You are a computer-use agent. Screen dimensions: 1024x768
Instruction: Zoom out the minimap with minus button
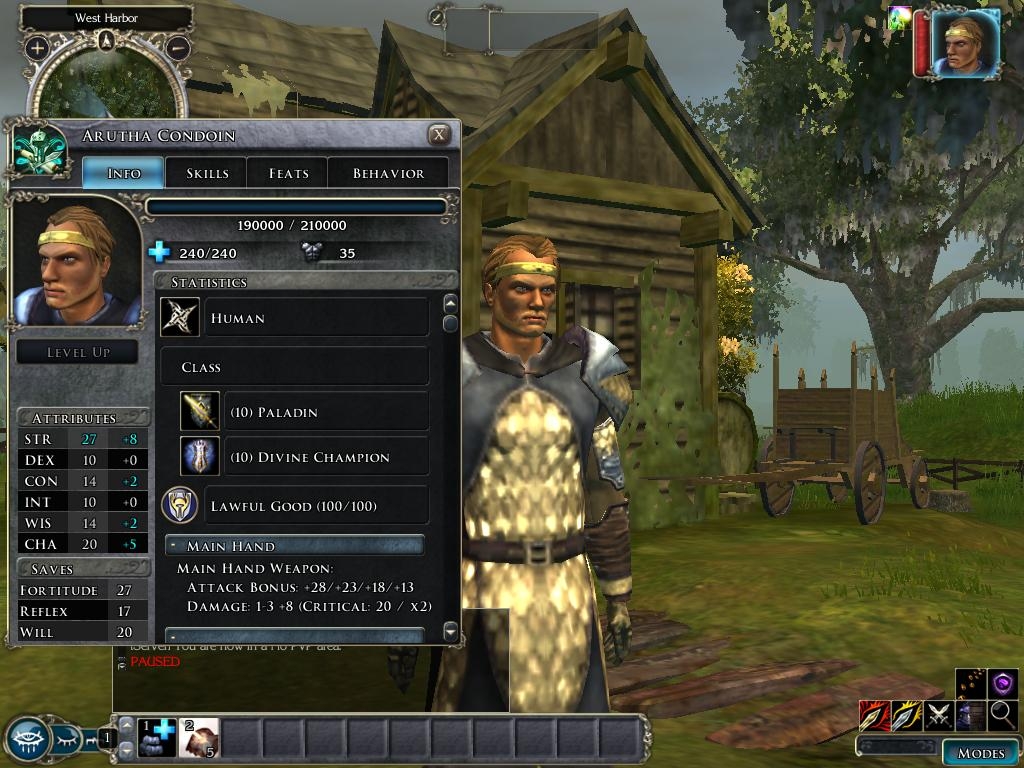pos(178,47)
